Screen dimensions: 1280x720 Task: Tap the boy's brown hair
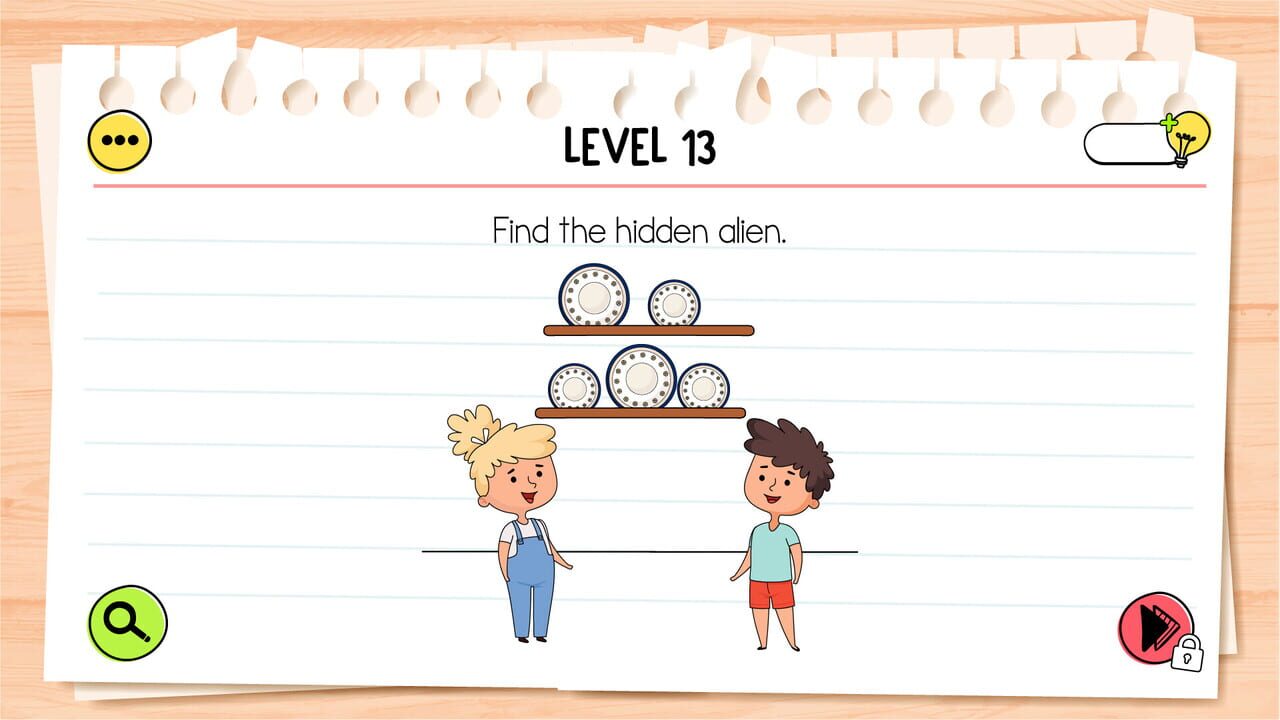(784, 444)
